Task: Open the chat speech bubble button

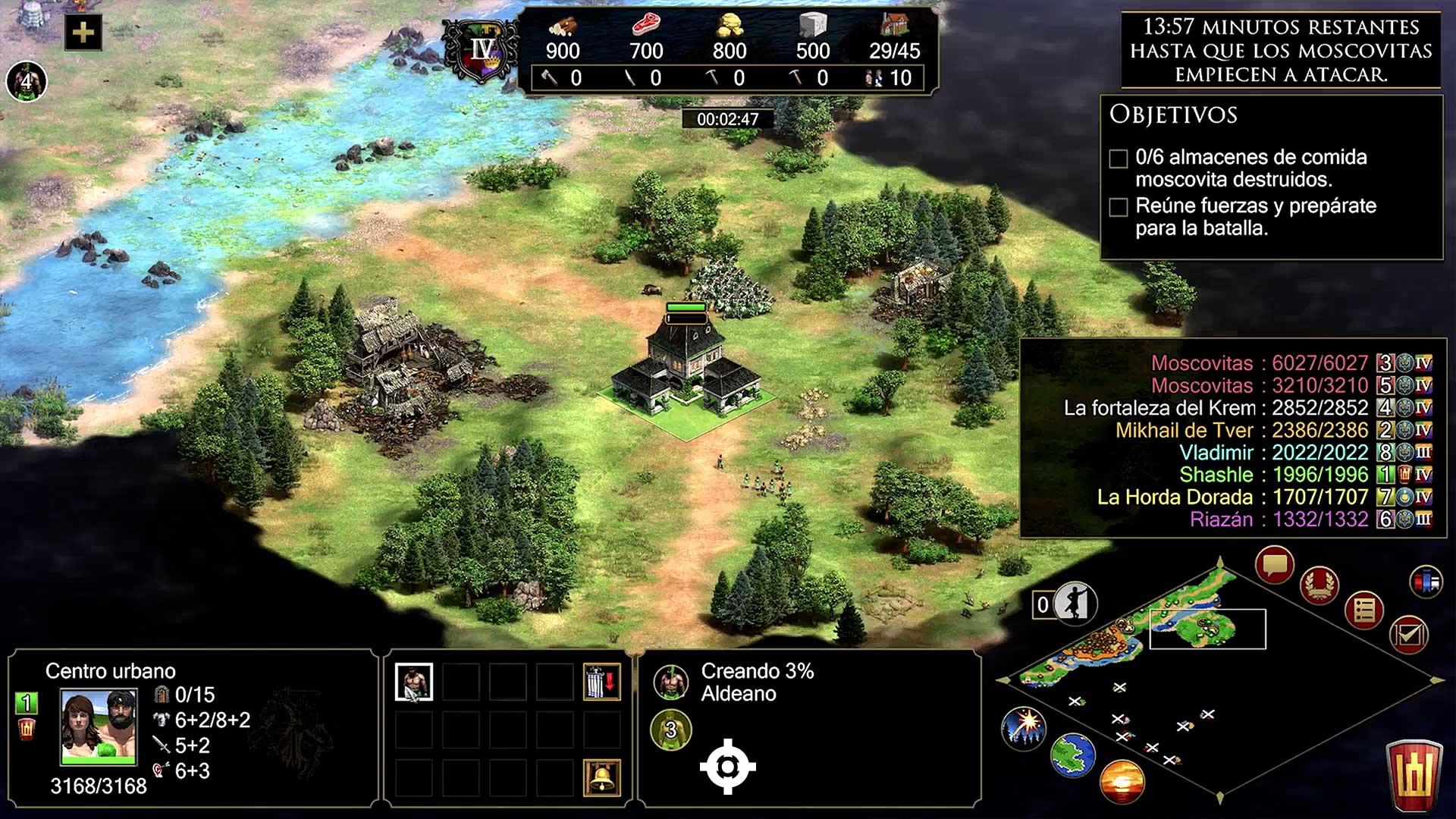Action: (x=1275, y=565)
